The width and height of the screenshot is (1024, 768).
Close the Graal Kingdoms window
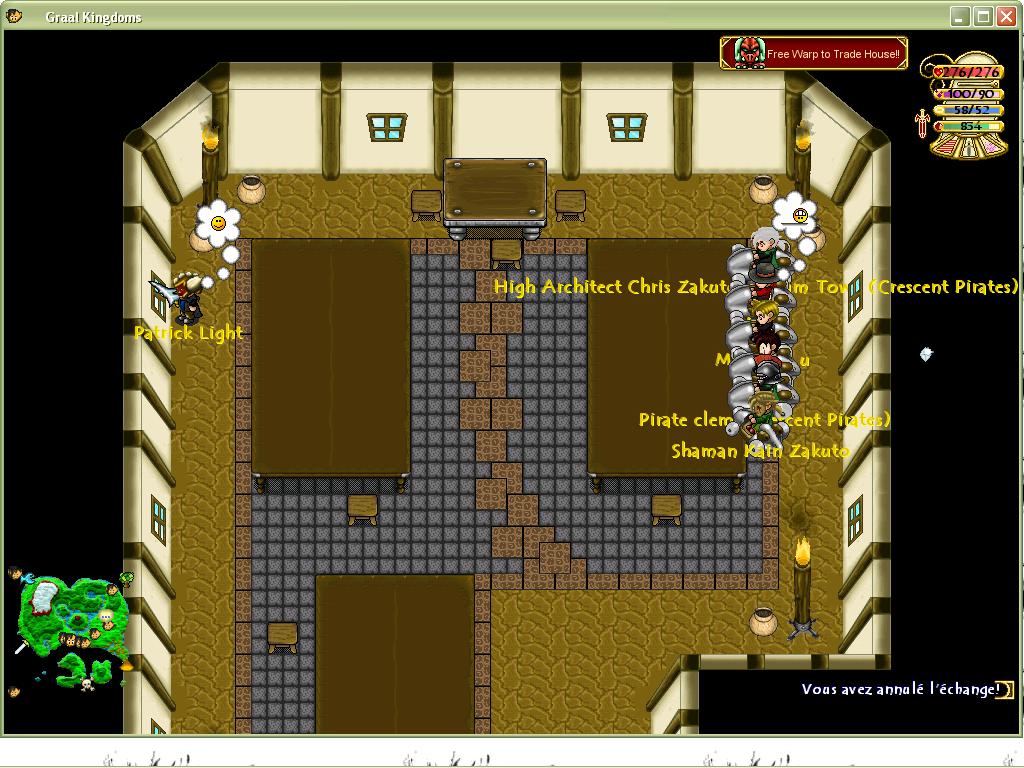pyautogui.click(x=1006, y=16)
